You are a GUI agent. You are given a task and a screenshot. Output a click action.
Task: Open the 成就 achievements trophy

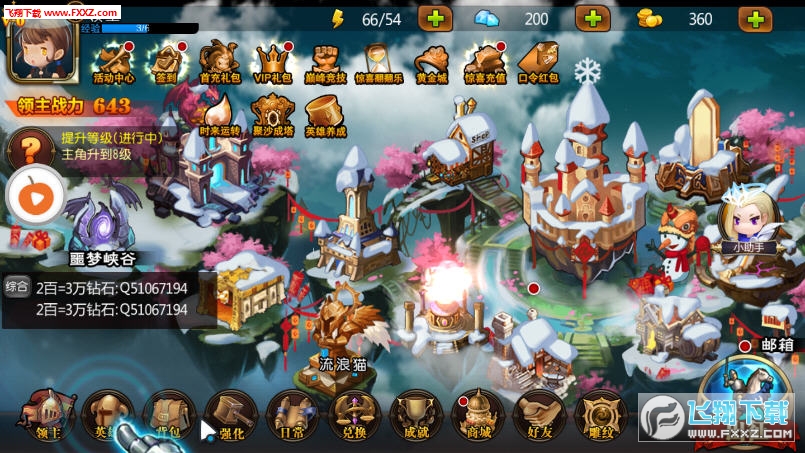click(x=417, y=417)
